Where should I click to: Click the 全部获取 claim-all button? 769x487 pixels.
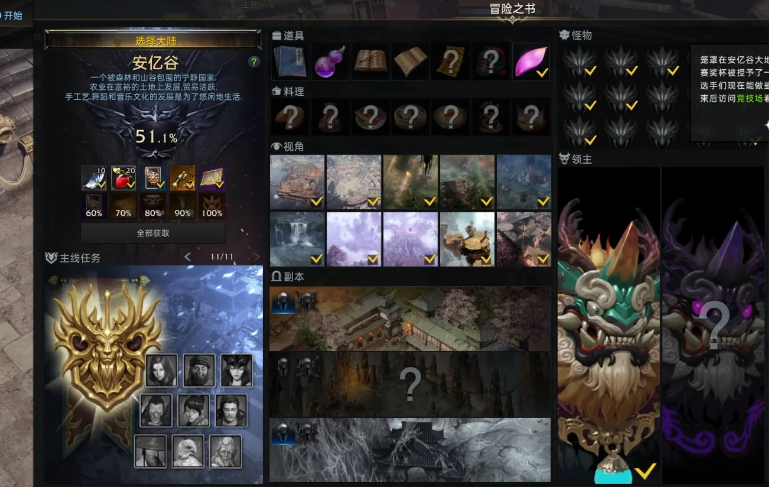click(153, 233)
